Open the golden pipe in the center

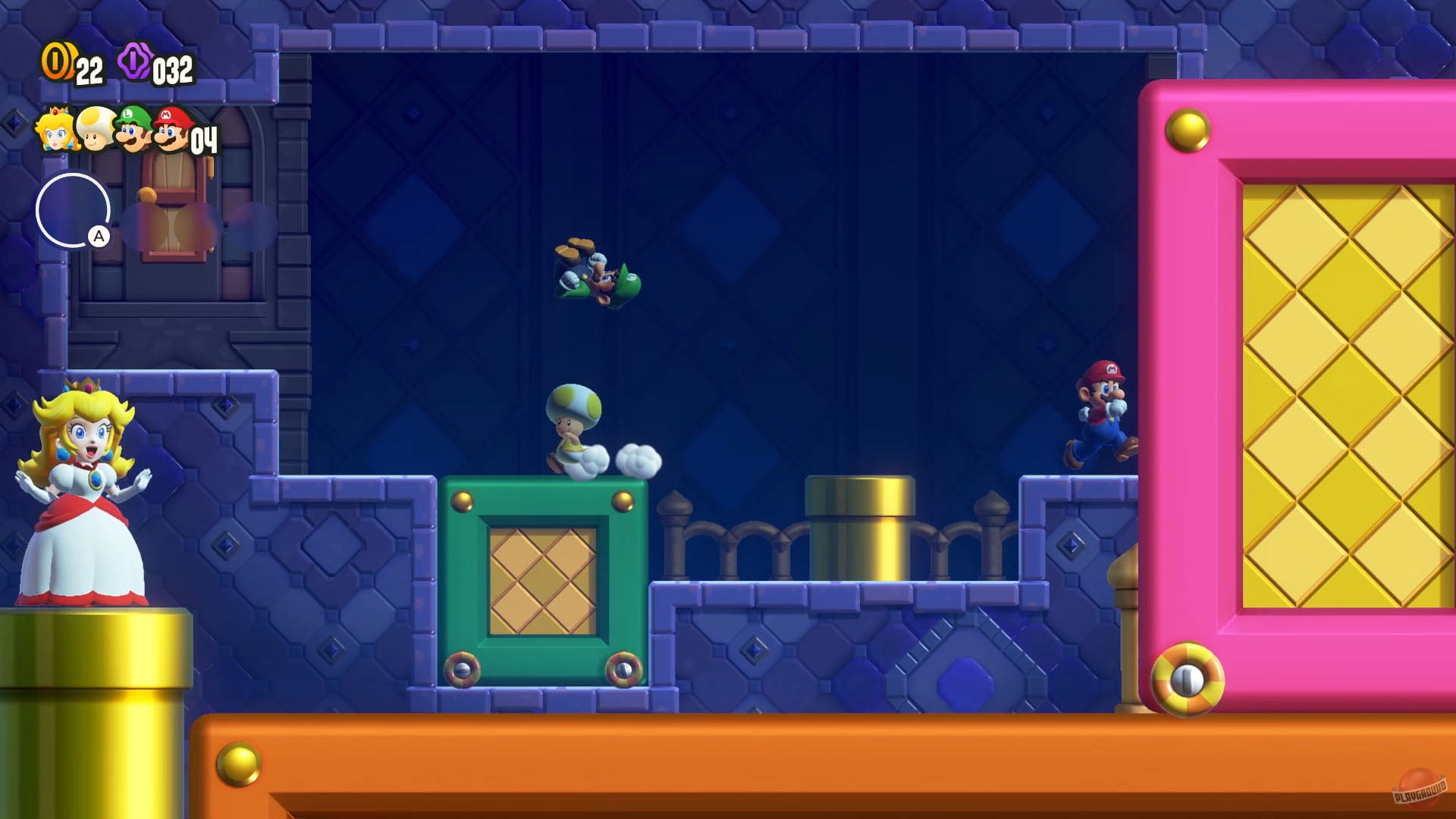coord(861,523)
